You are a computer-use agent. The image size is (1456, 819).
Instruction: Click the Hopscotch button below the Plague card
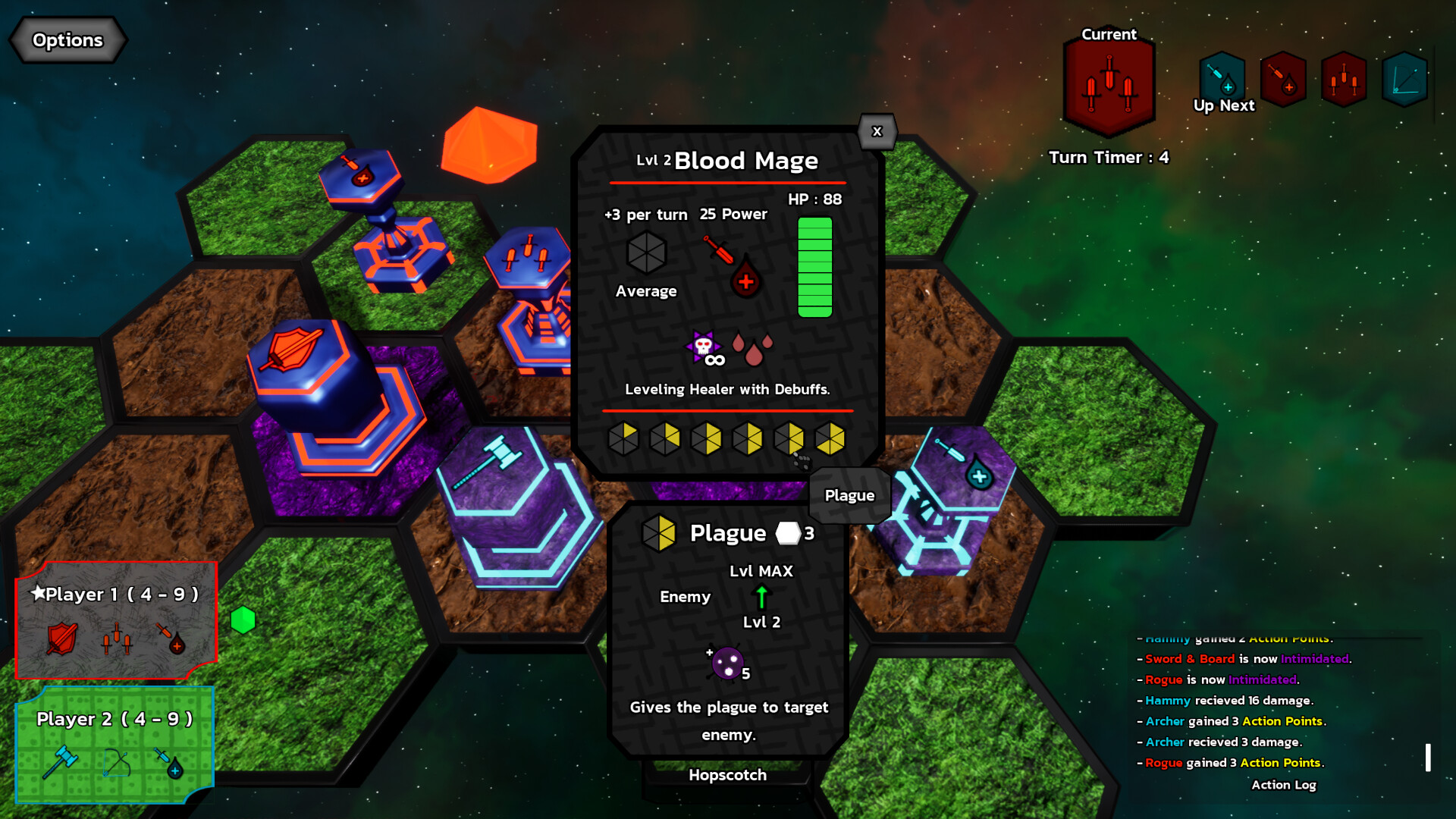click(x=727, y=775)
